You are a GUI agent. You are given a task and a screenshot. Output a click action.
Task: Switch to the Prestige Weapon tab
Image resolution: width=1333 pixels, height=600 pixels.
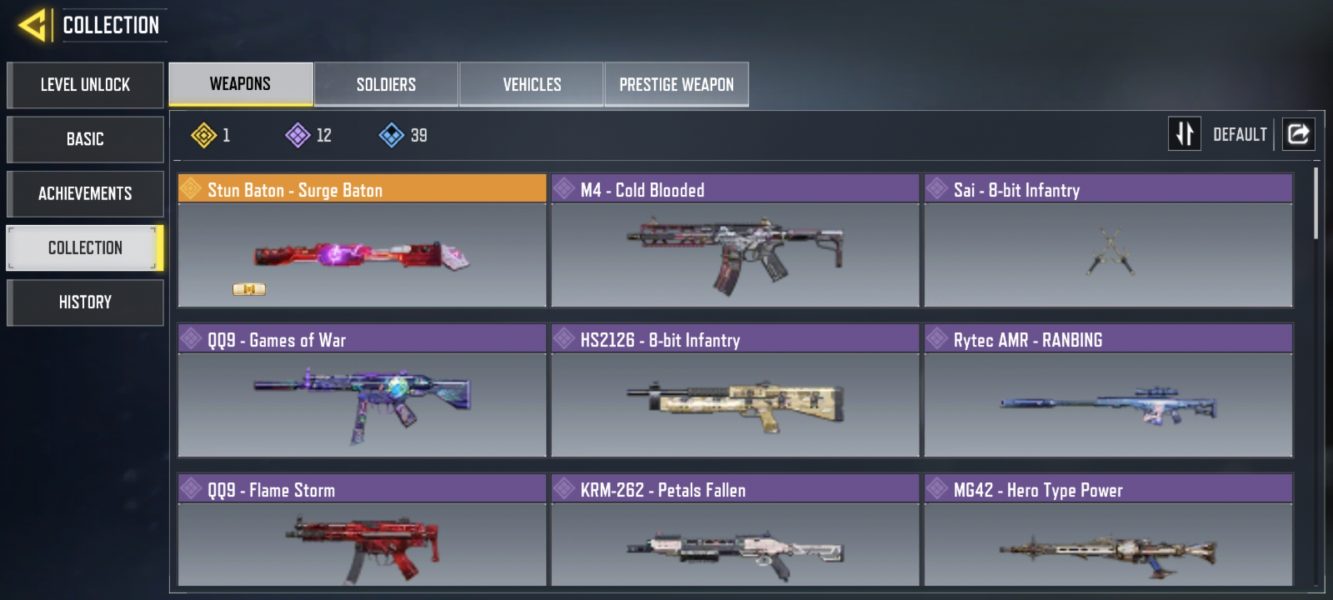[x=676, y=85]
